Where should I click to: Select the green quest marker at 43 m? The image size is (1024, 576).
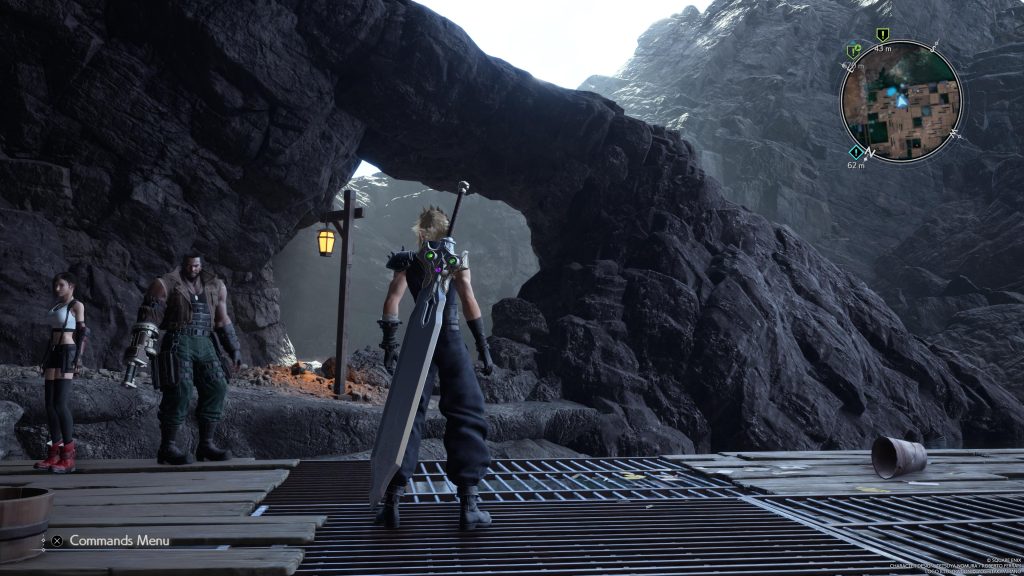tap(882, 35)
